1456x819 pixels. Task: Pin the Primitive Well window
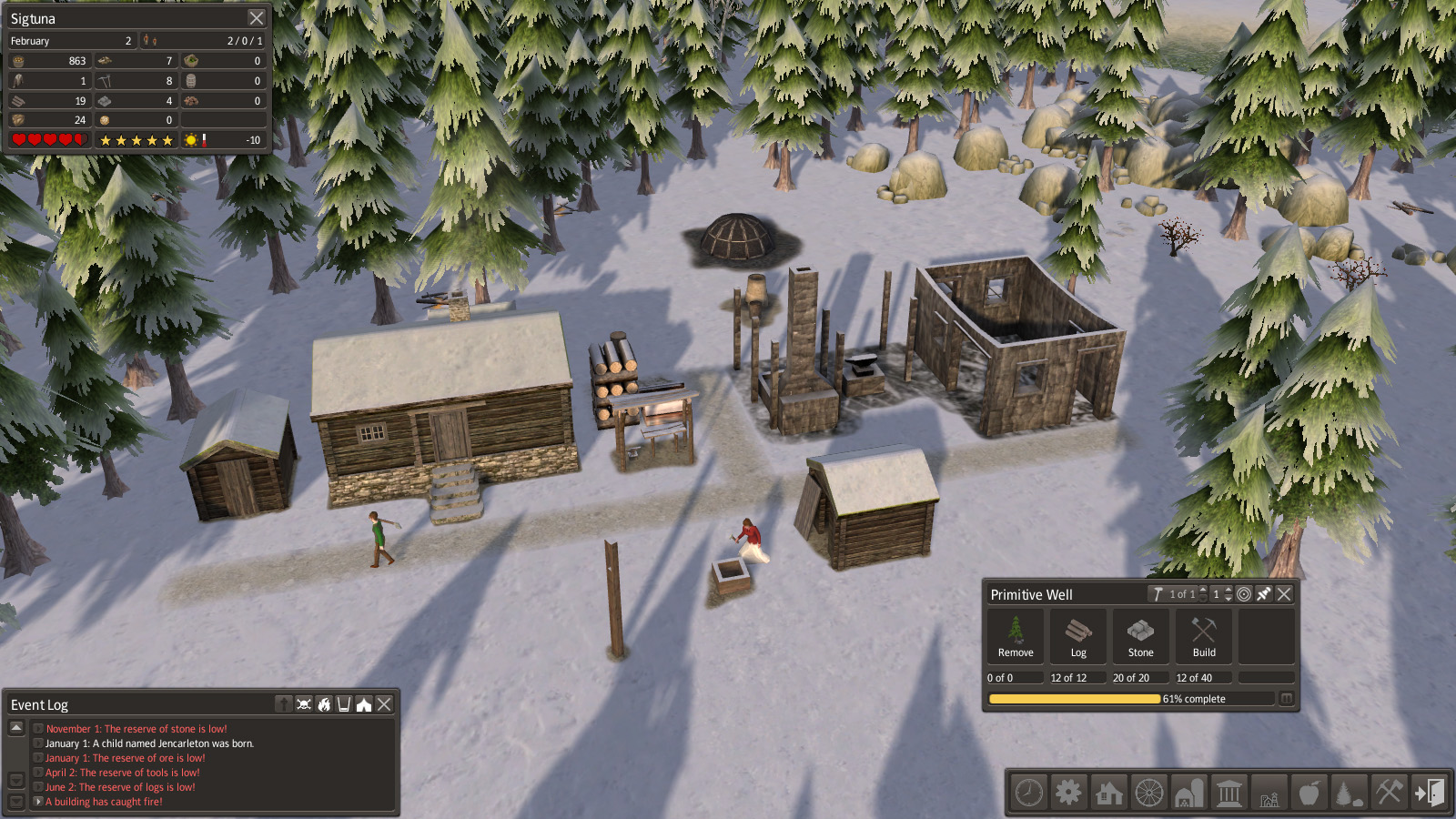coord(1264,594)
